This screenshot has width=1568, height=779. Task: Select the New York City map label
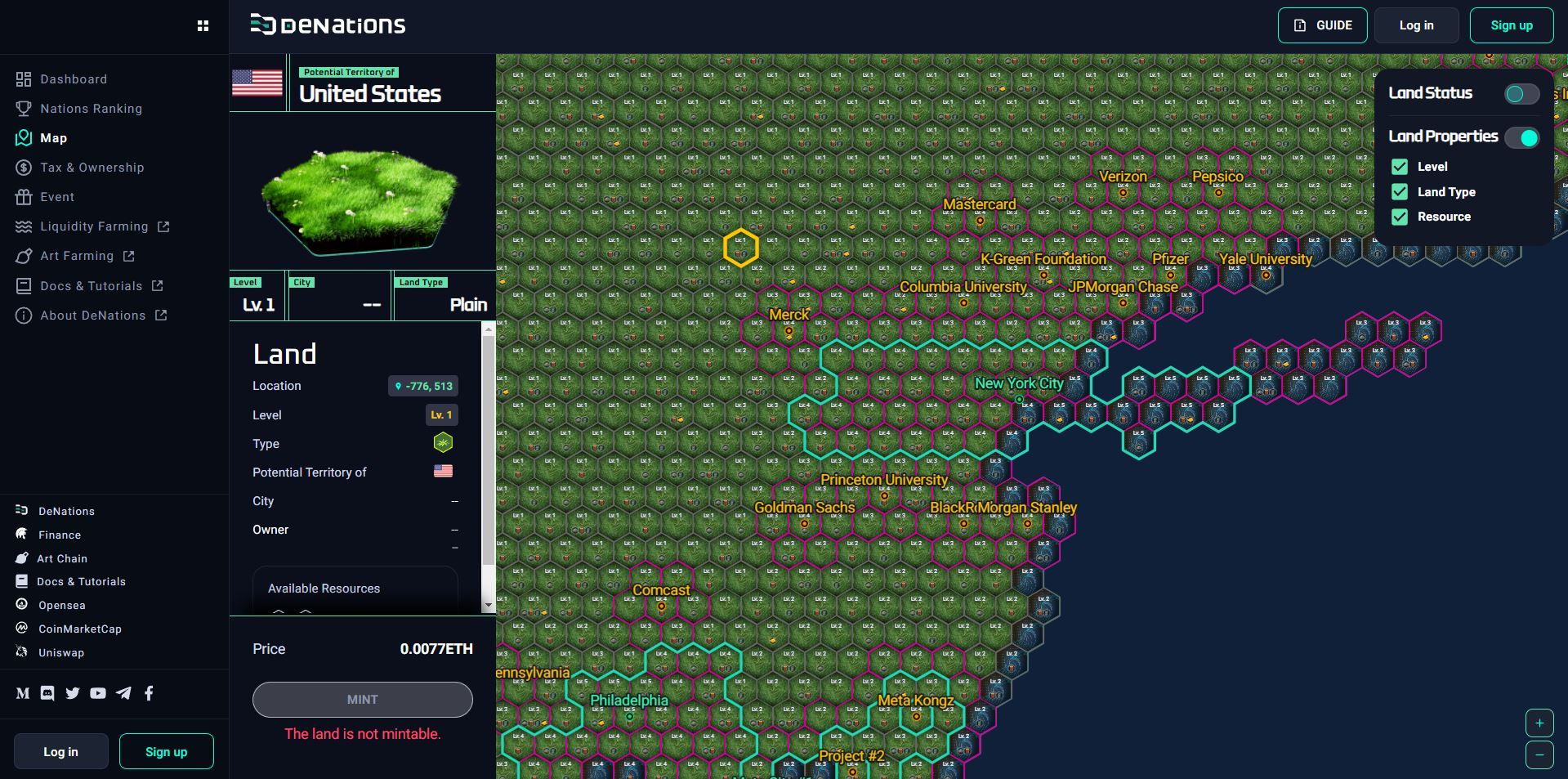tap(1018, 383)
